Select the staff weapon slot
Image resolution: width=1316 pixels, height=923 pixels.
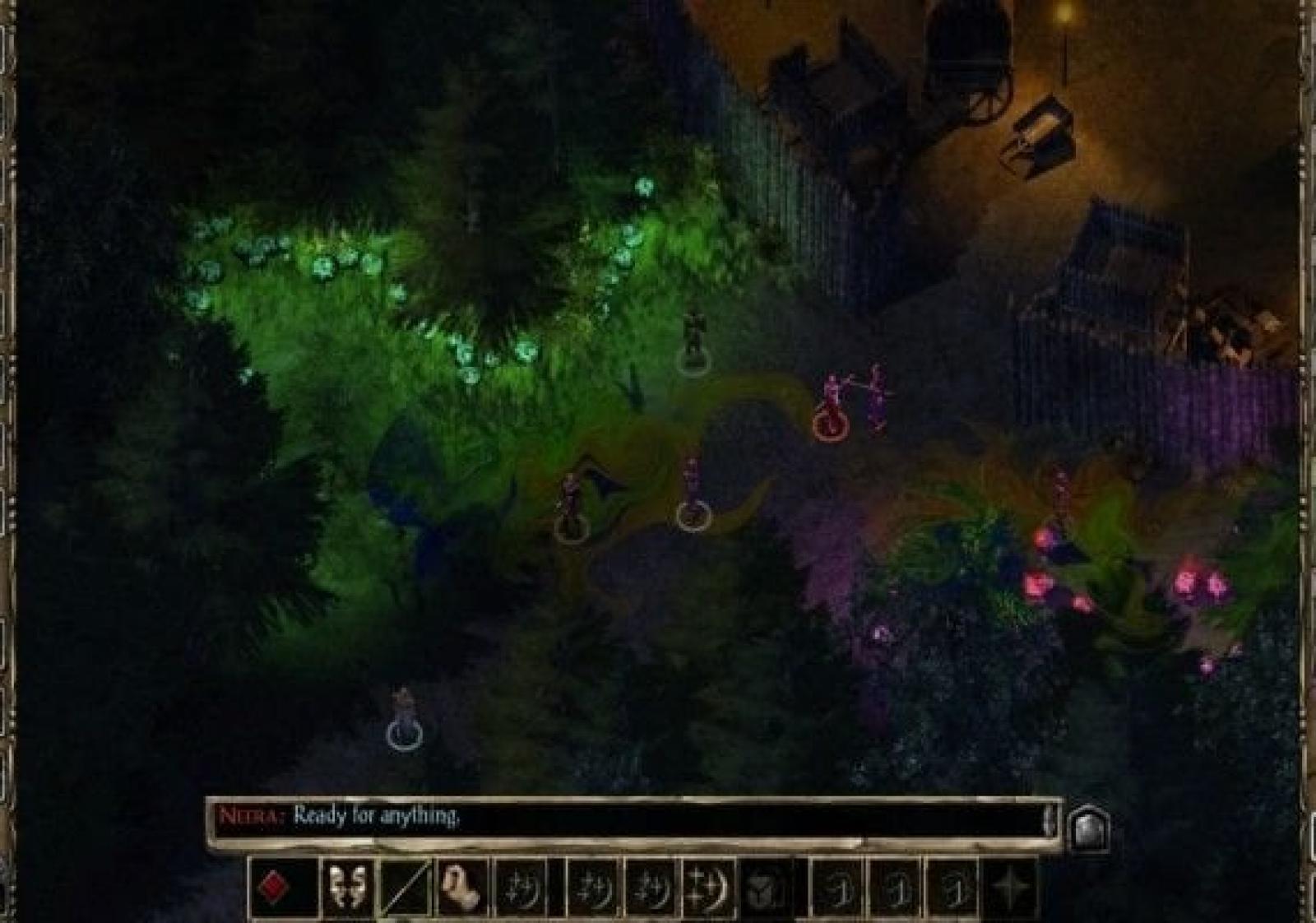click(405, 888)
